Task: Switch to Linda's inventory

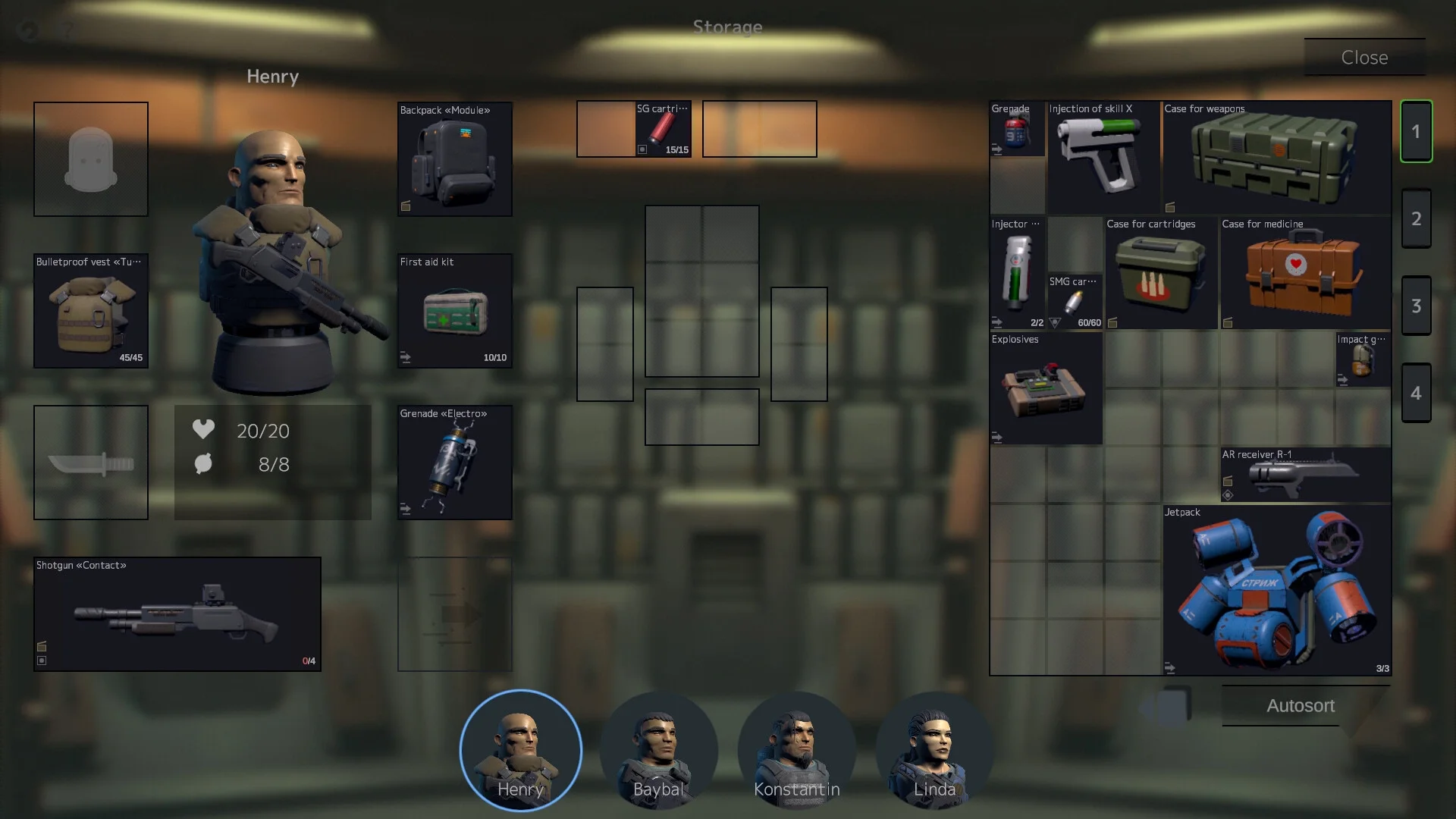Action: (934, 751)
